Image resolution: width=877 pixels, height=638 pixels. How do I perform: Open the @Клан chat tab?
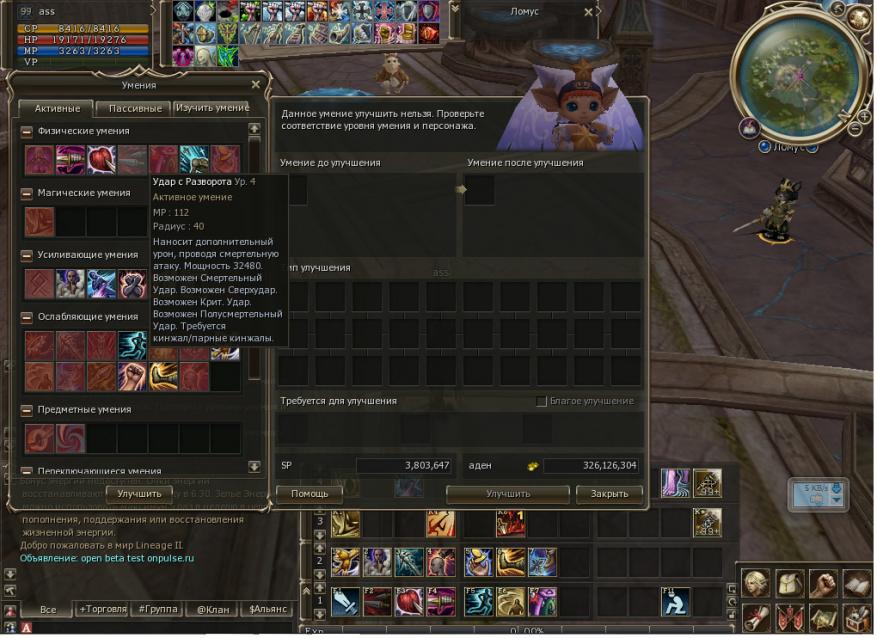tap(214, 608)
